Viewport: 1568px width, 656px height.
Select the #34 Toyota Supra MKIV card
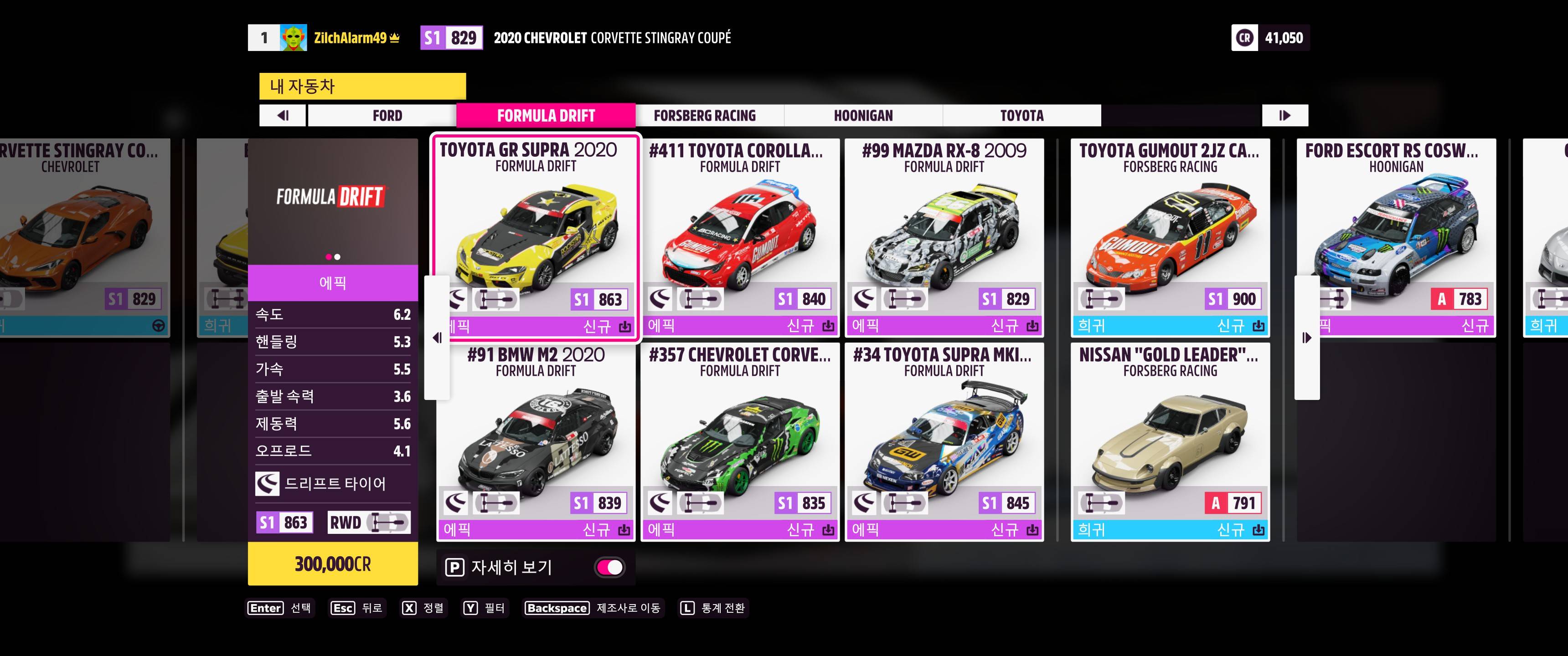(x=944, y=441)
